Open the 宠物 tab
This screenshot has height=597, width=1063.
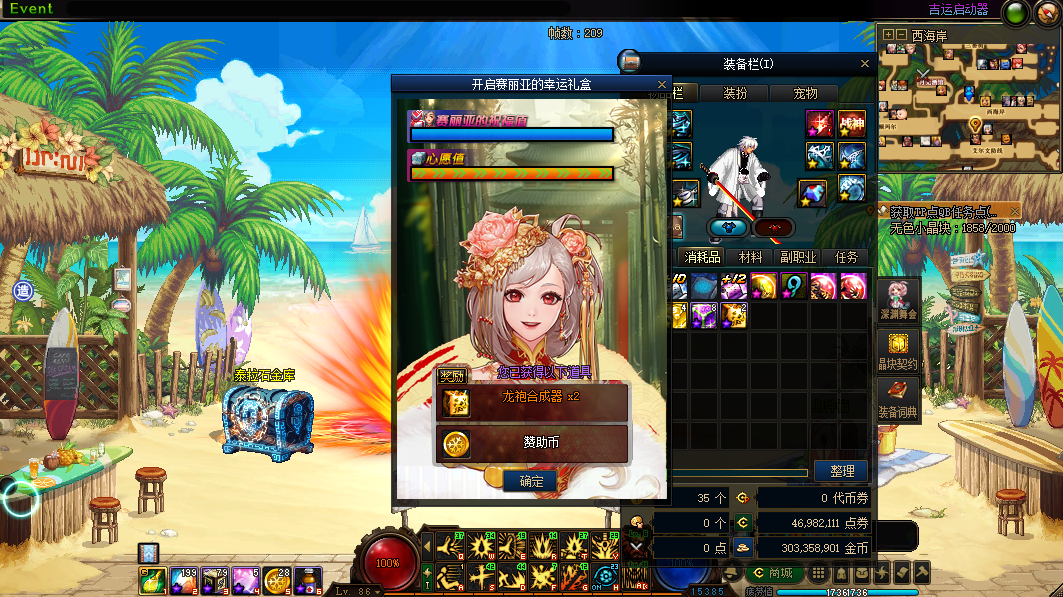click(x=806, y=93)
